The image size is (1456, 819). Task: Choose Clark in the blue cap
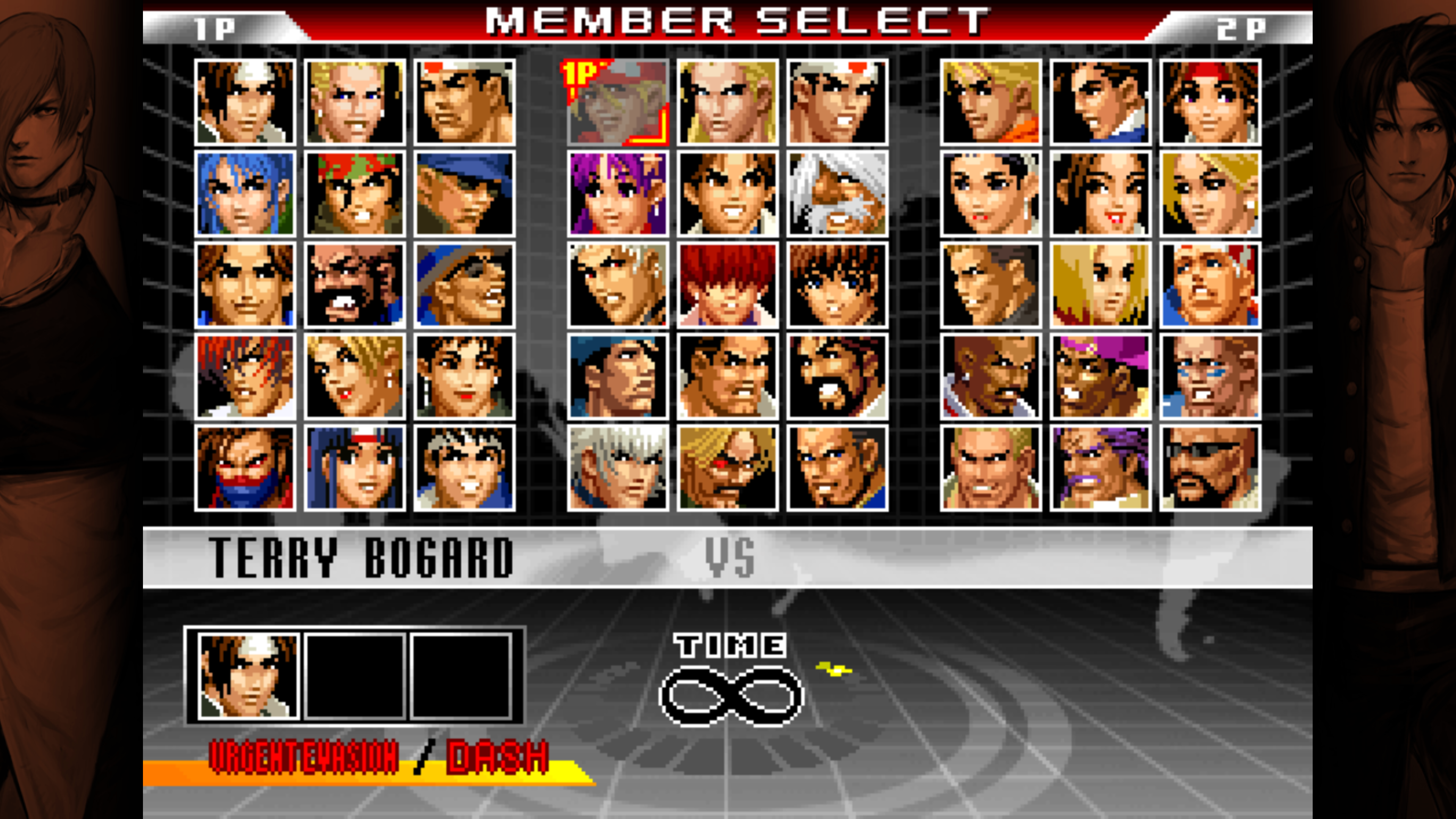point(464,194)
